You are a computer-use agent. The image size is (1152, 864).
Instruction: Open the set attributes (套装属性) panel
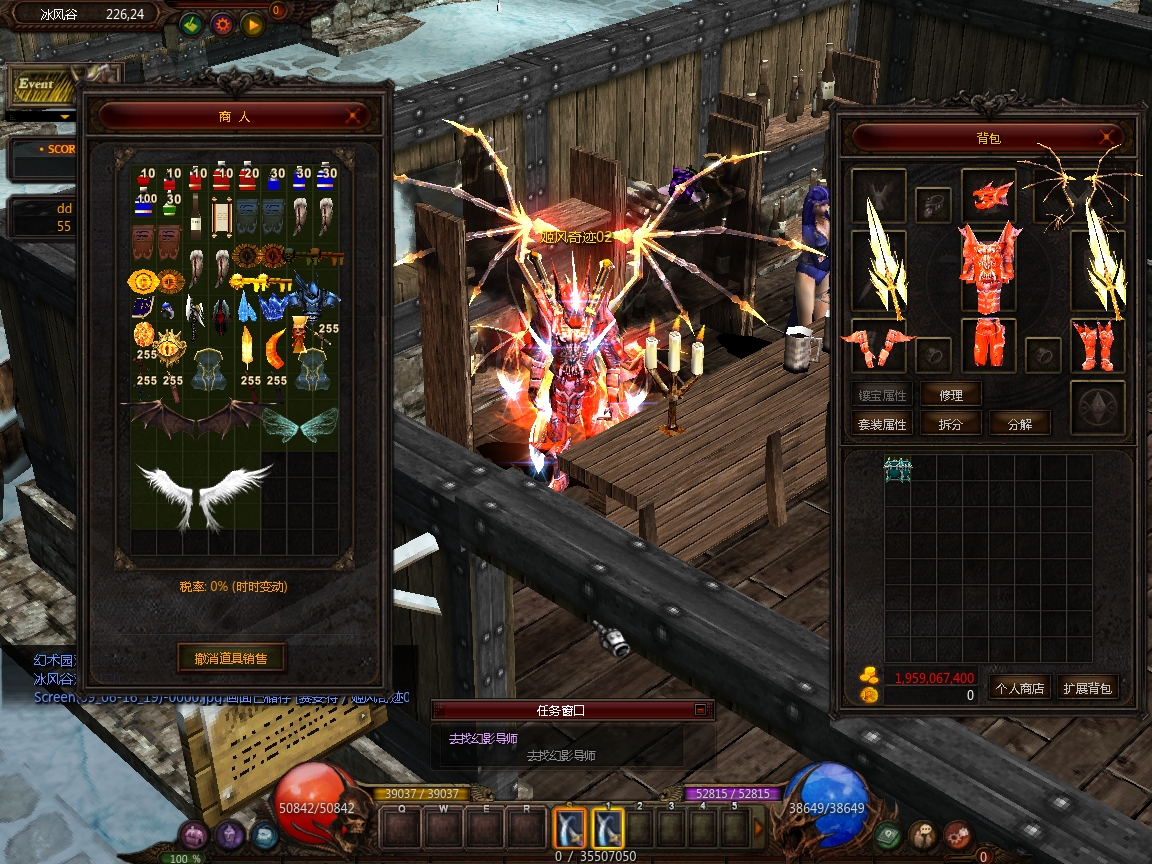(882, 424)
